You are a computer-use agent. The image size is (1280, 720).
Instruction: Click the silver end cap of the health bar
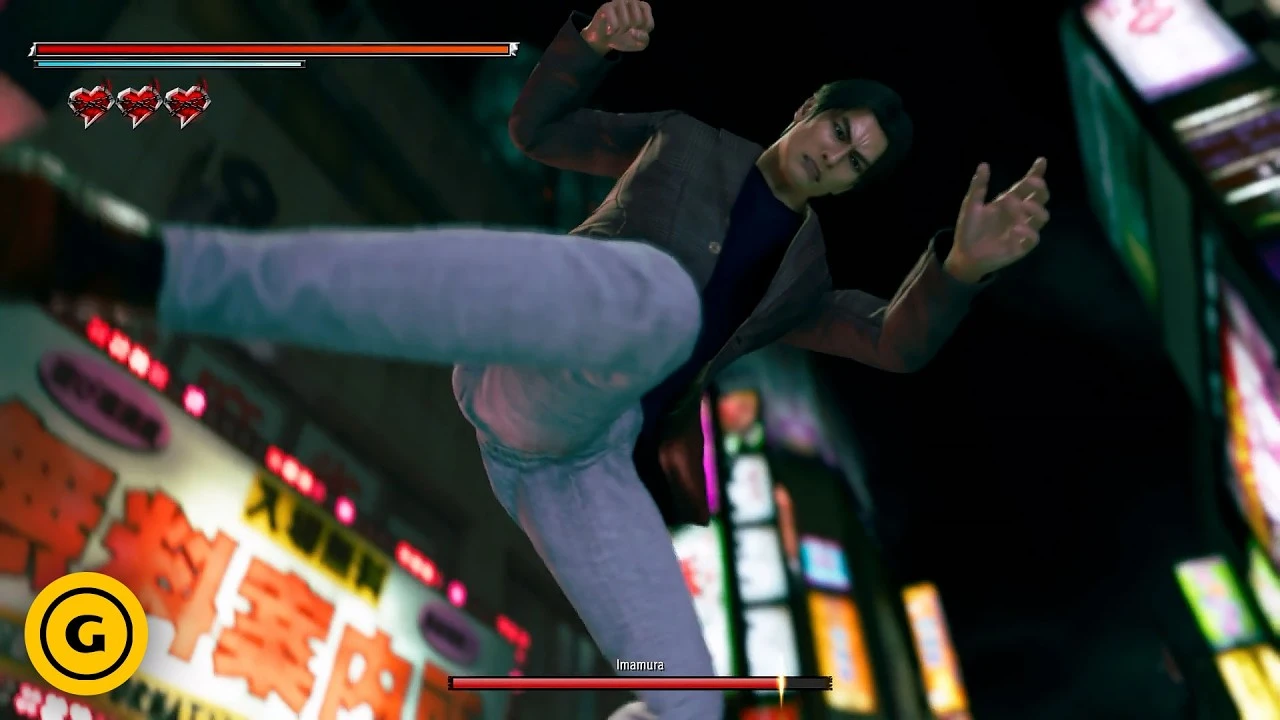512,46
